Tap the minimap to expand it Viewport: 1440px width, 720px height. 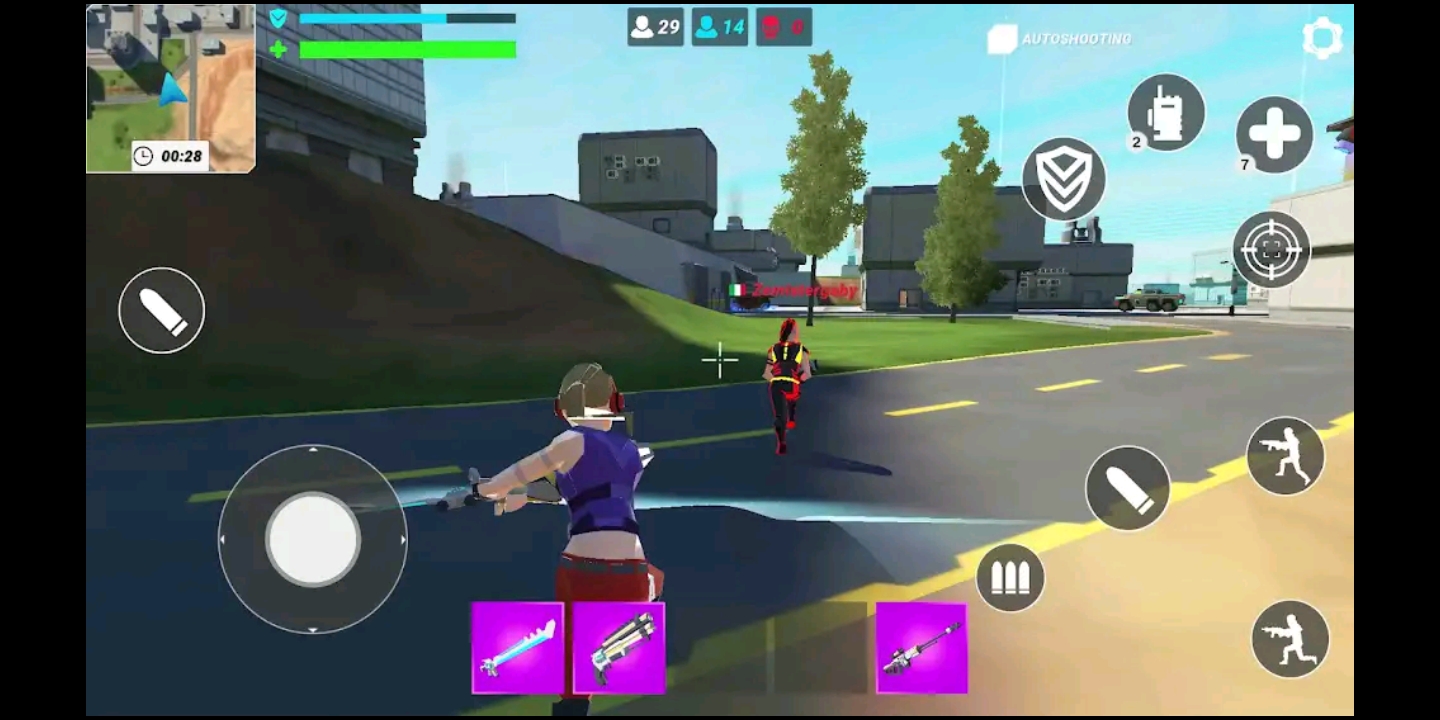tap(170, 88)
